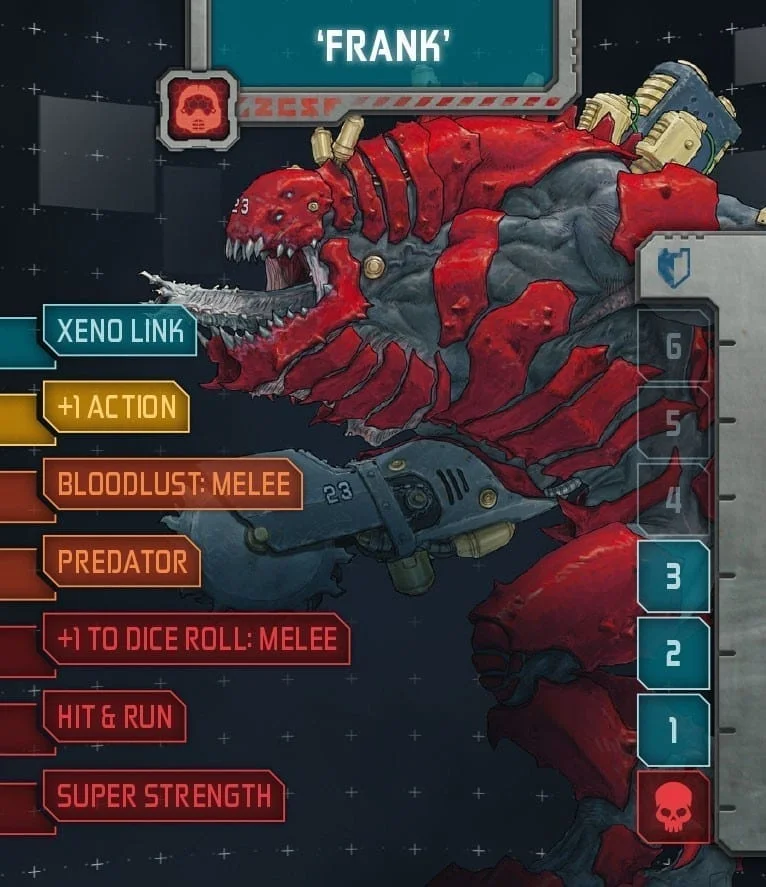Viewport: 766px width, 887px height.
Task: Set wound track to level 2
Action: (x=673, y=653)
